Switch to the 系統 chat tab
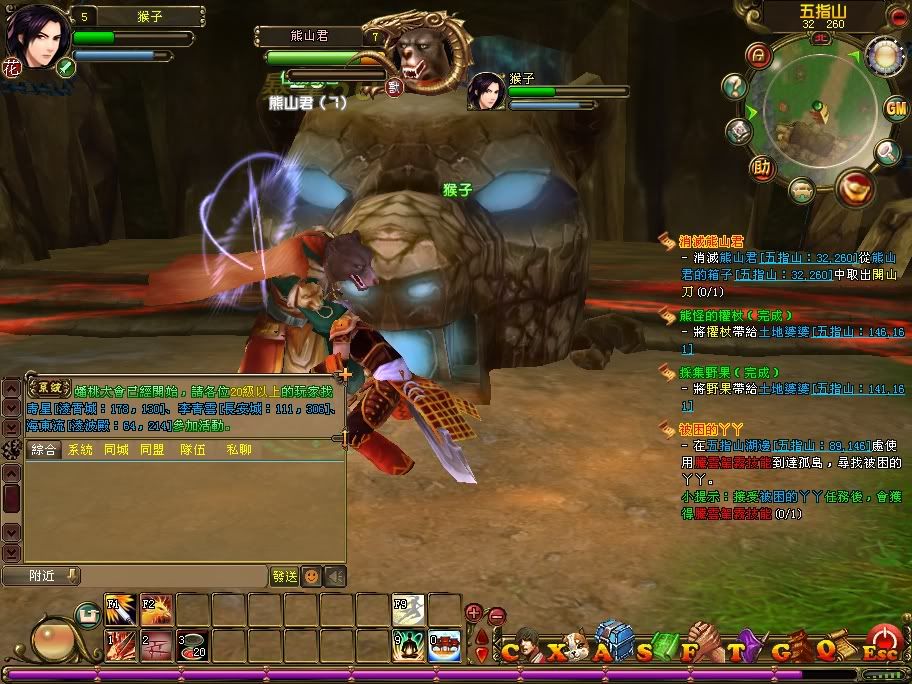The height and width of the screenshot is (684, 912). click(x=80, y=450)
